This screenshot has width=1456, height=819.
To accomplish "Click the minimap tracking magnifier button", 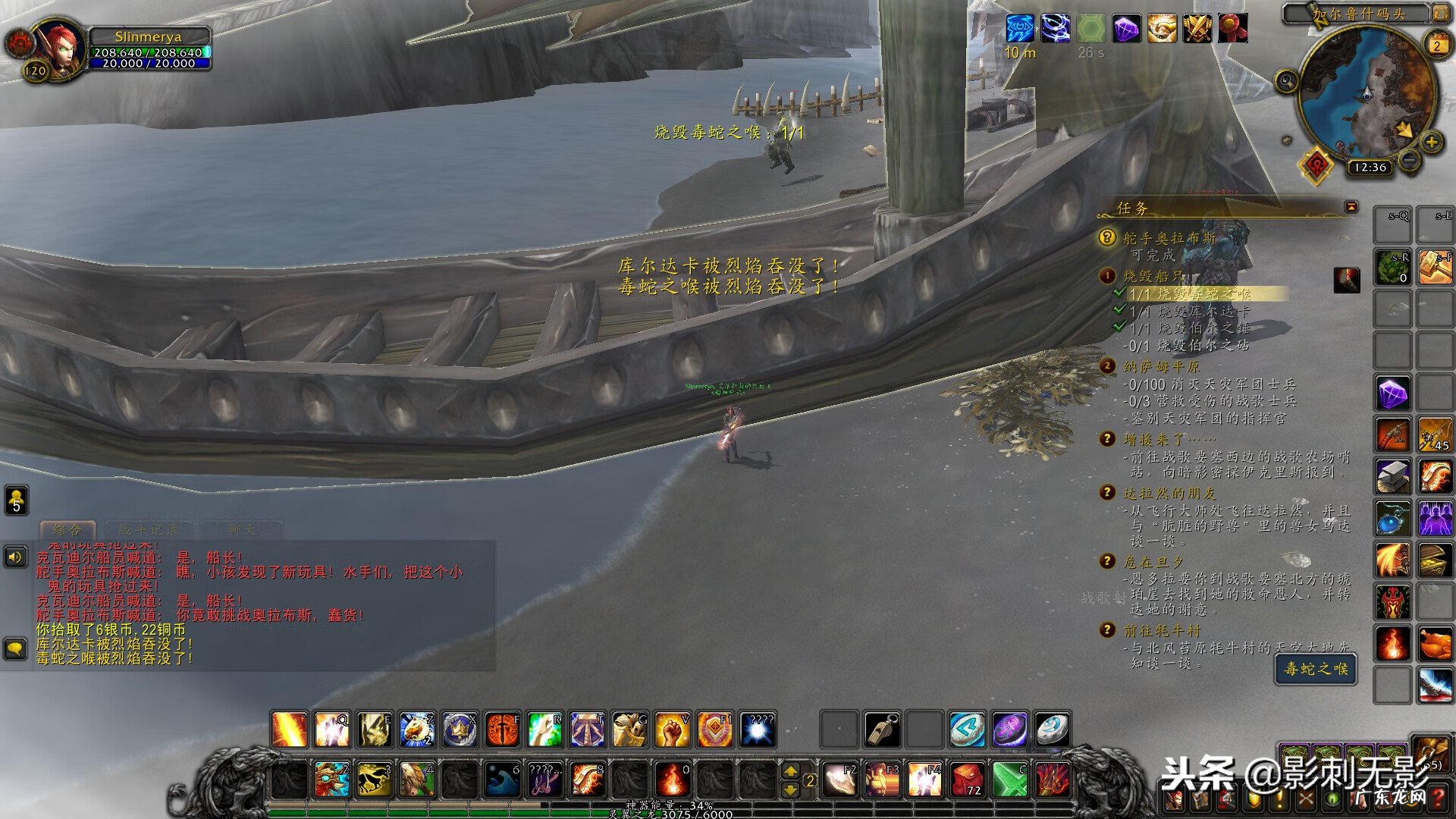I will click(x=1286, y=80).
